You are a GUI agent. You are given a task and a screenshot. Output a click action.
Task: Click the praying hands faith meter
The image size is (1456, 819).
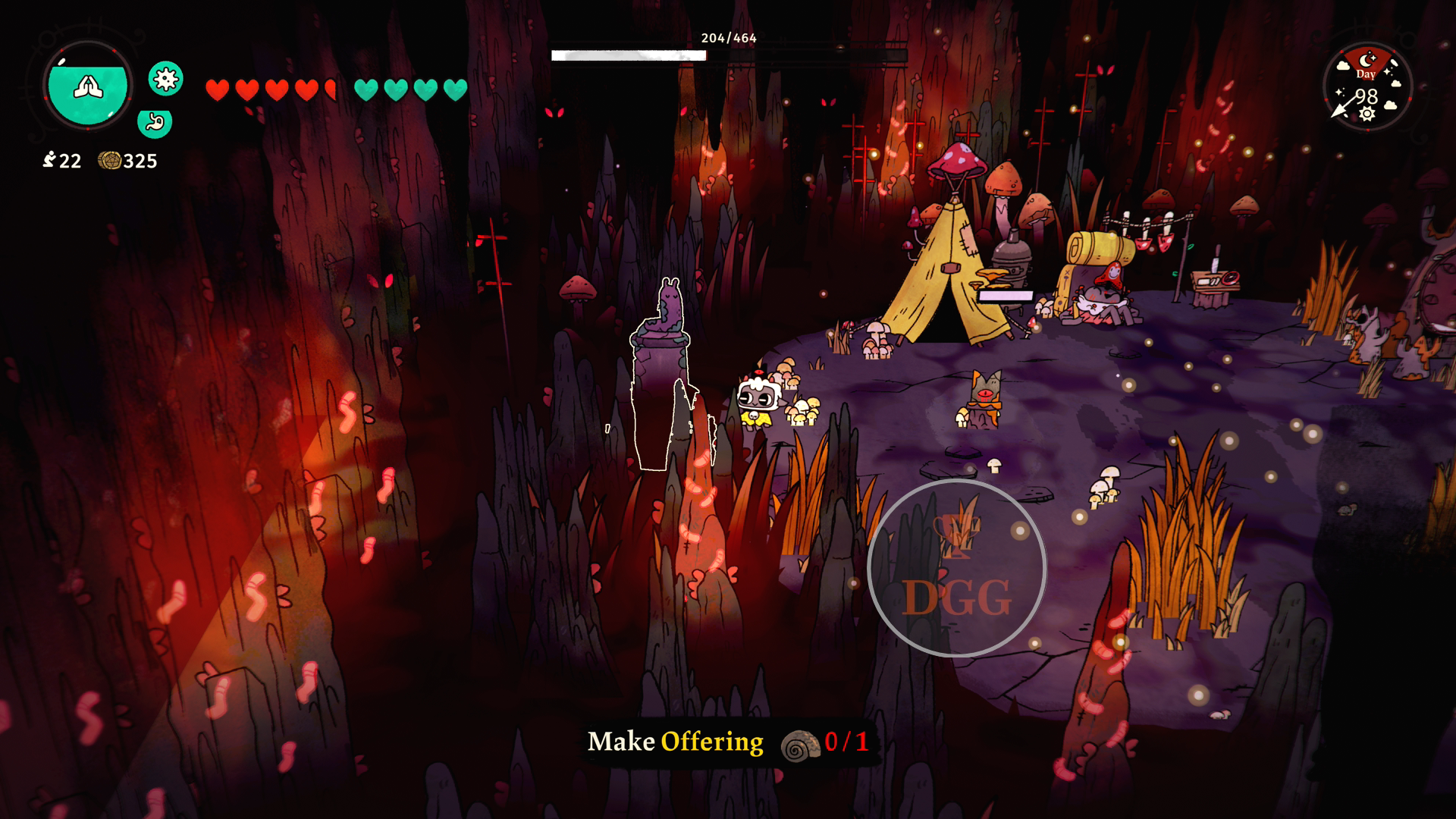click(88, 86)
